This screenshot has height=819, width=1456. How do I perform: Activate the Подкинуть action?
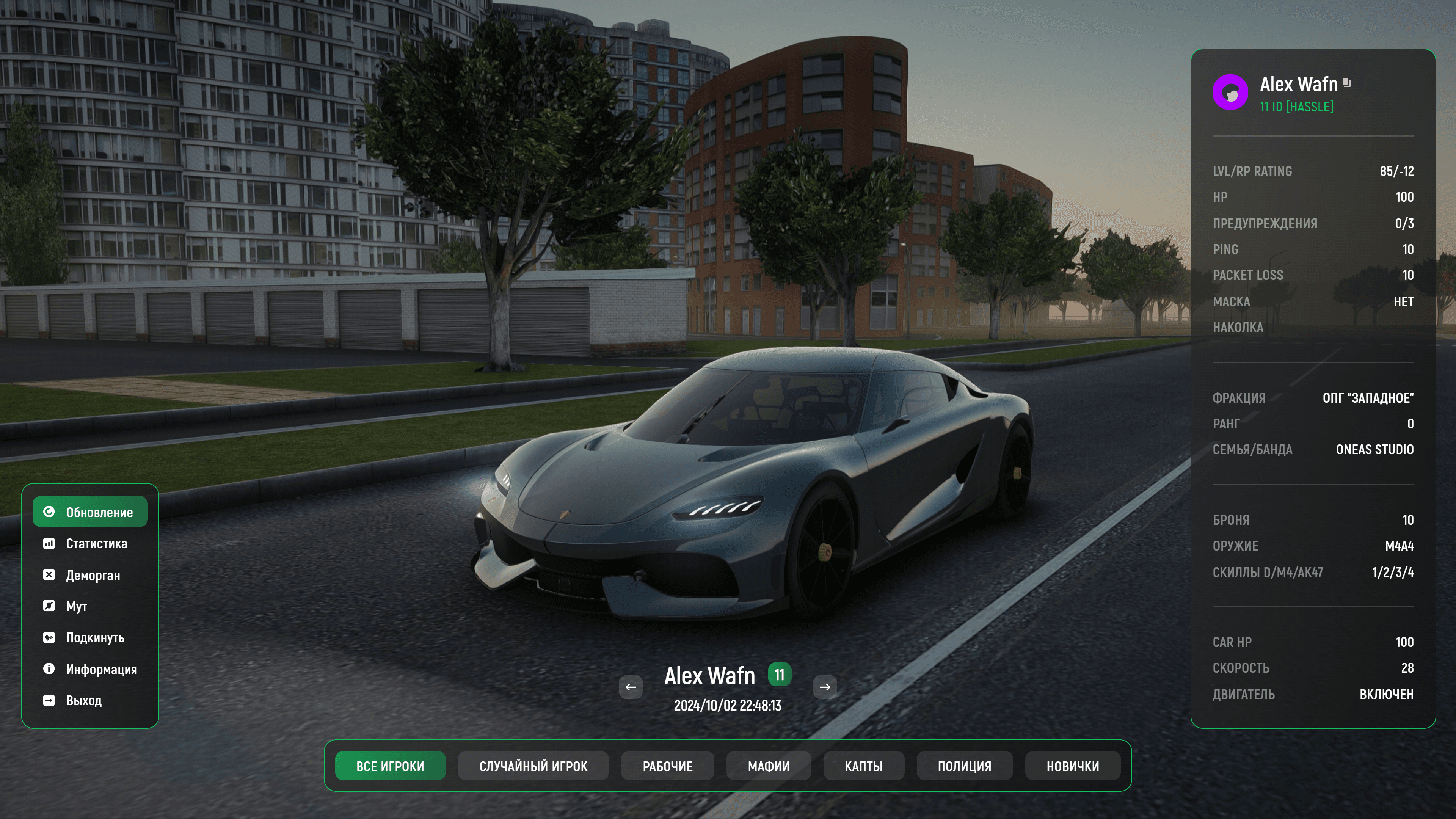(x=90, y=637)
